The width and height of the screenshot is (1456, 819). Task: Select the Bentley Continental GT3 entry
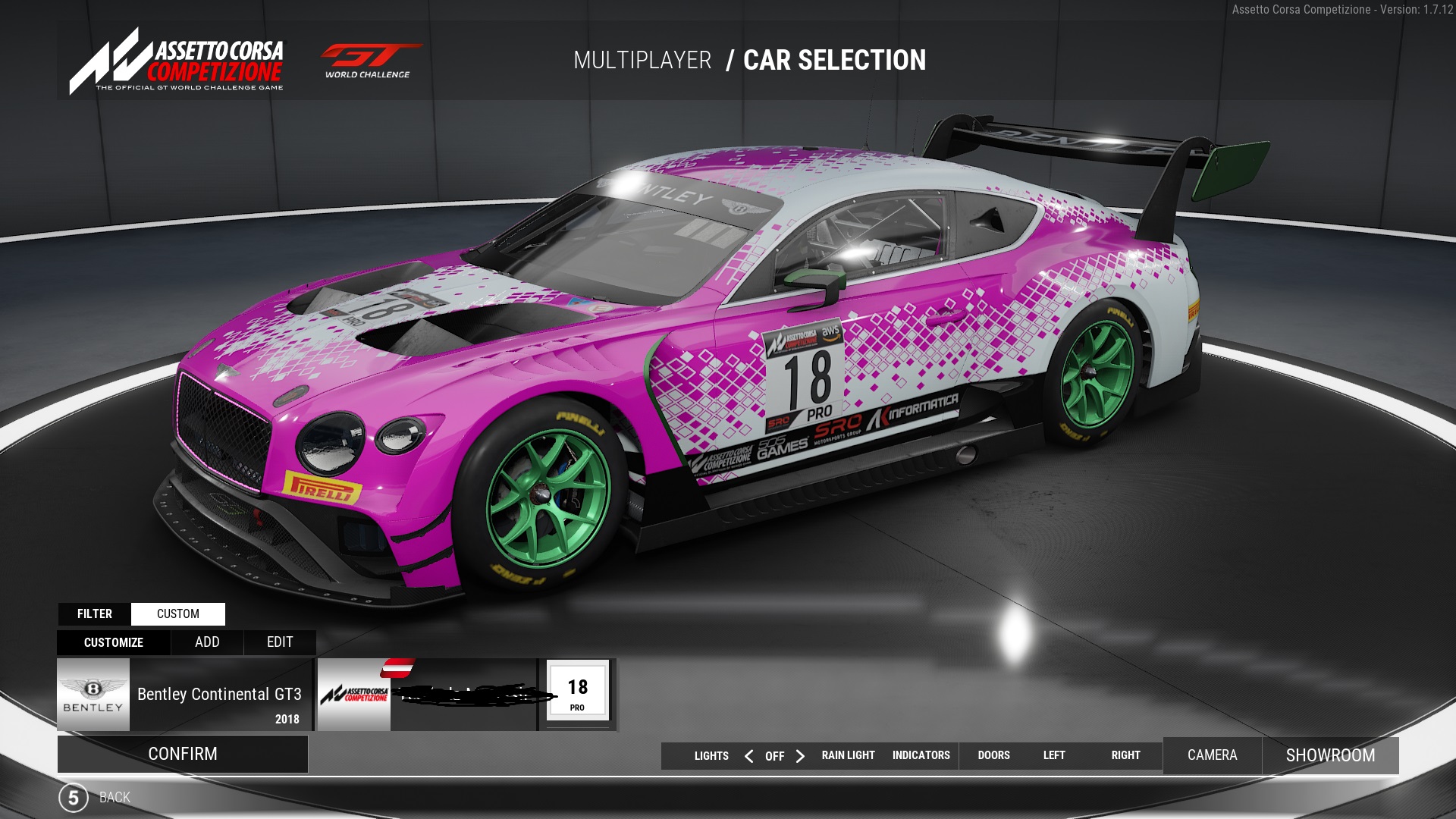(184, 695)
